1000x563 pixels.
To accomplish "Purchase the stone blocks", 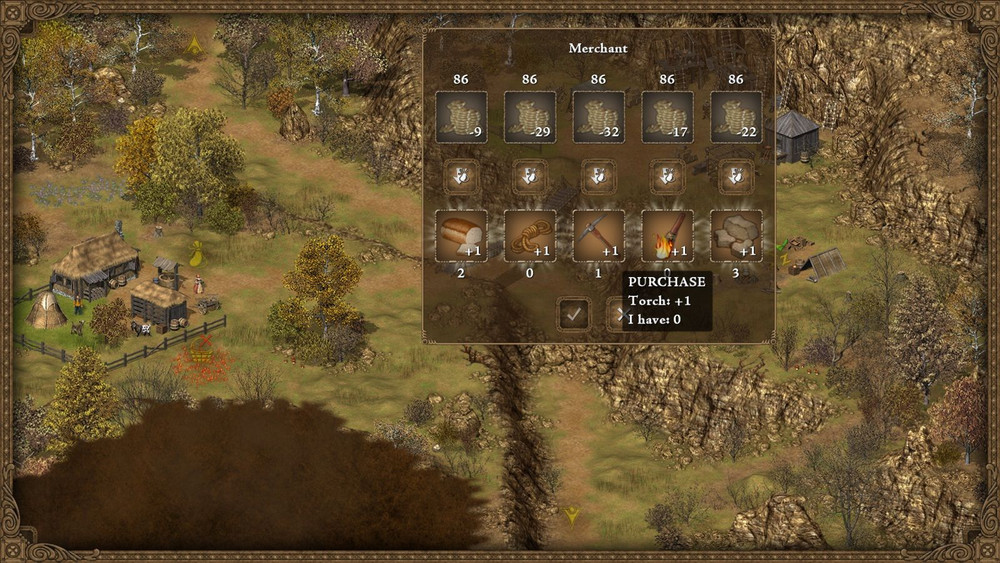I will [736, 235].
